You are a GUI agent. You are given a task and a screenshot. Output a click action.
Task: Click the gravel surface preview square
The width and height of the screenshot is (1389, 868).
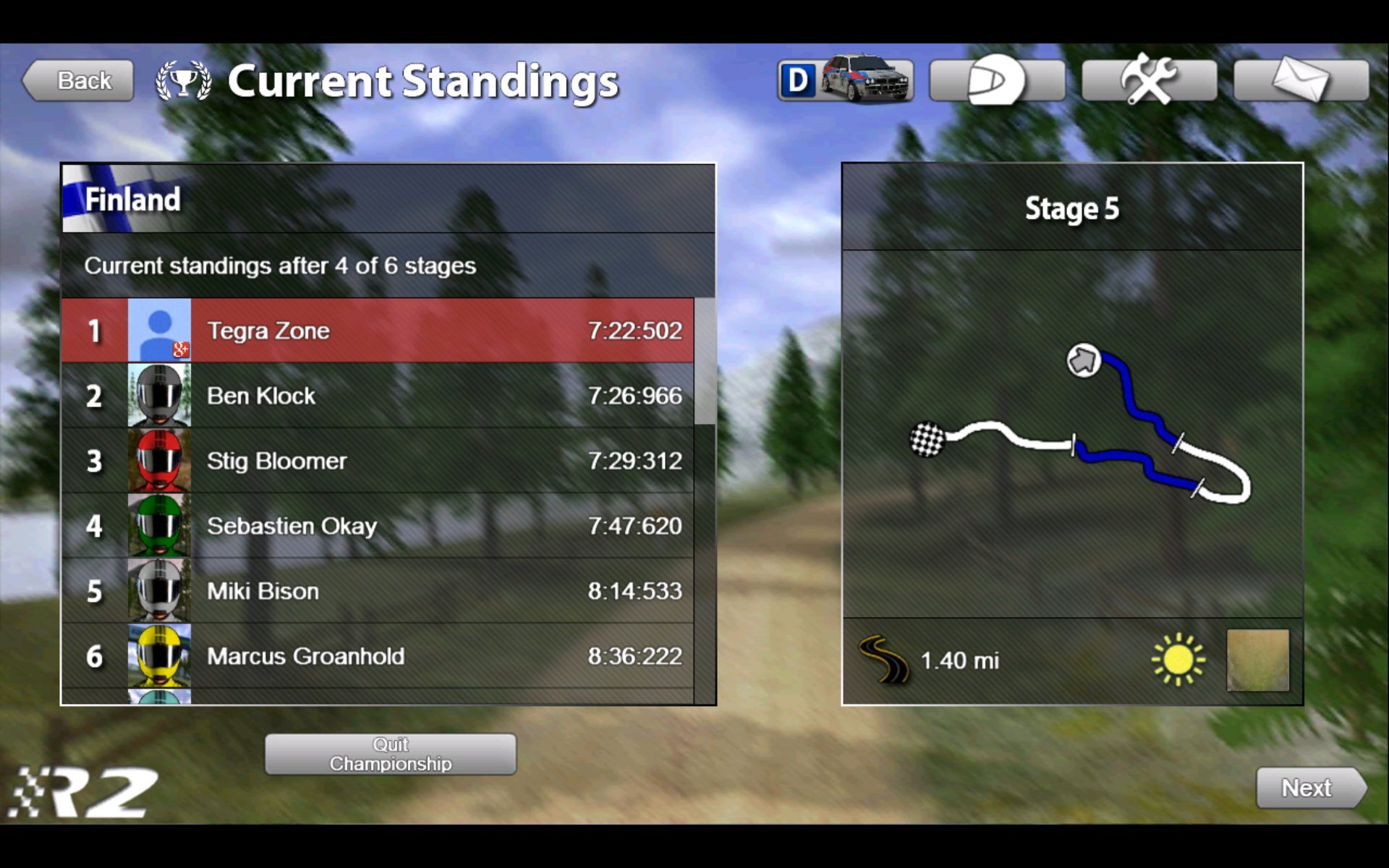point(1257,660)
